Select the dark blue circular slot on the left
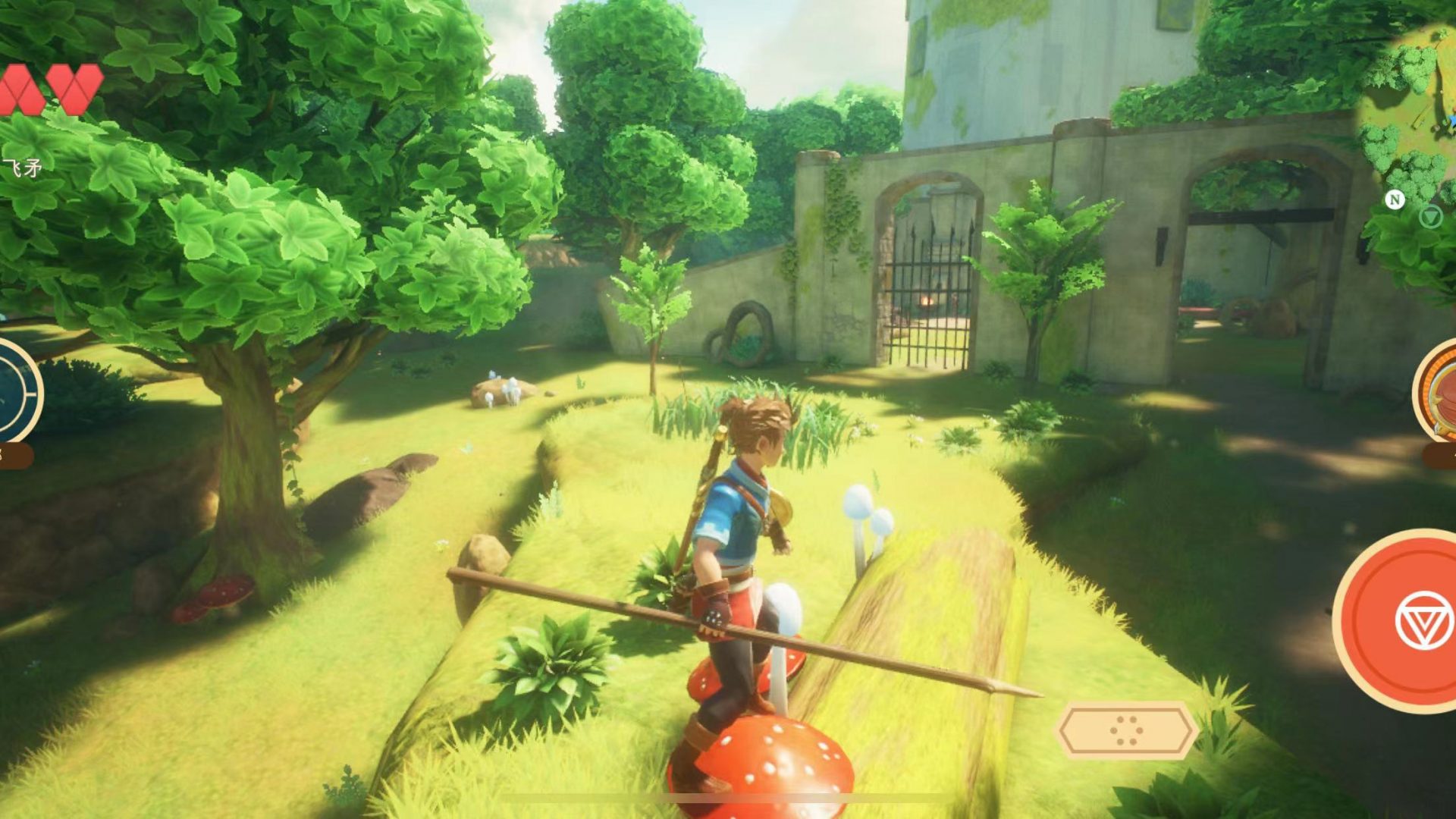 pos(14,391)
